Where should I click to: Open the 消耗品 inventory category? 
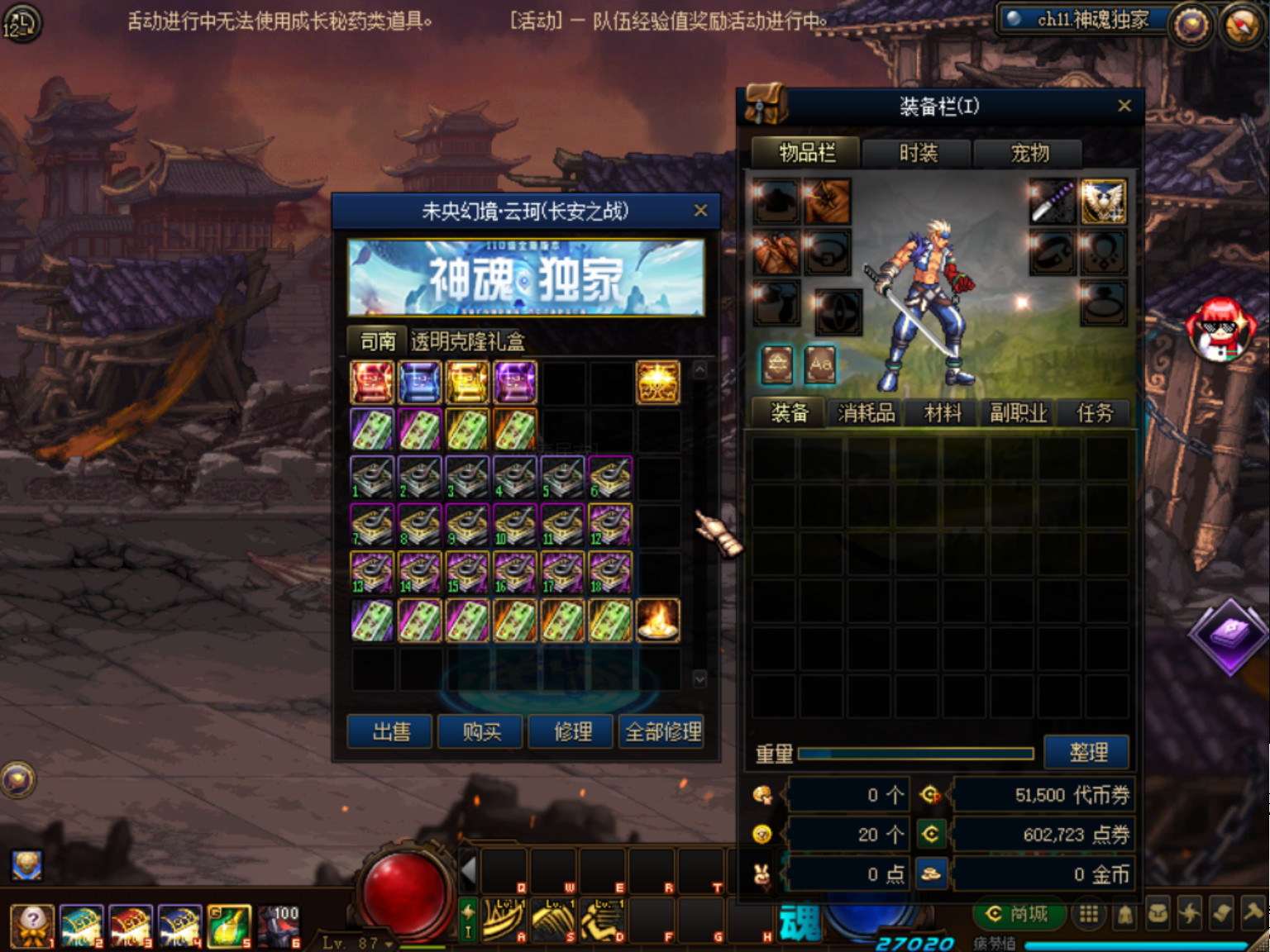(x=865, y=412)
